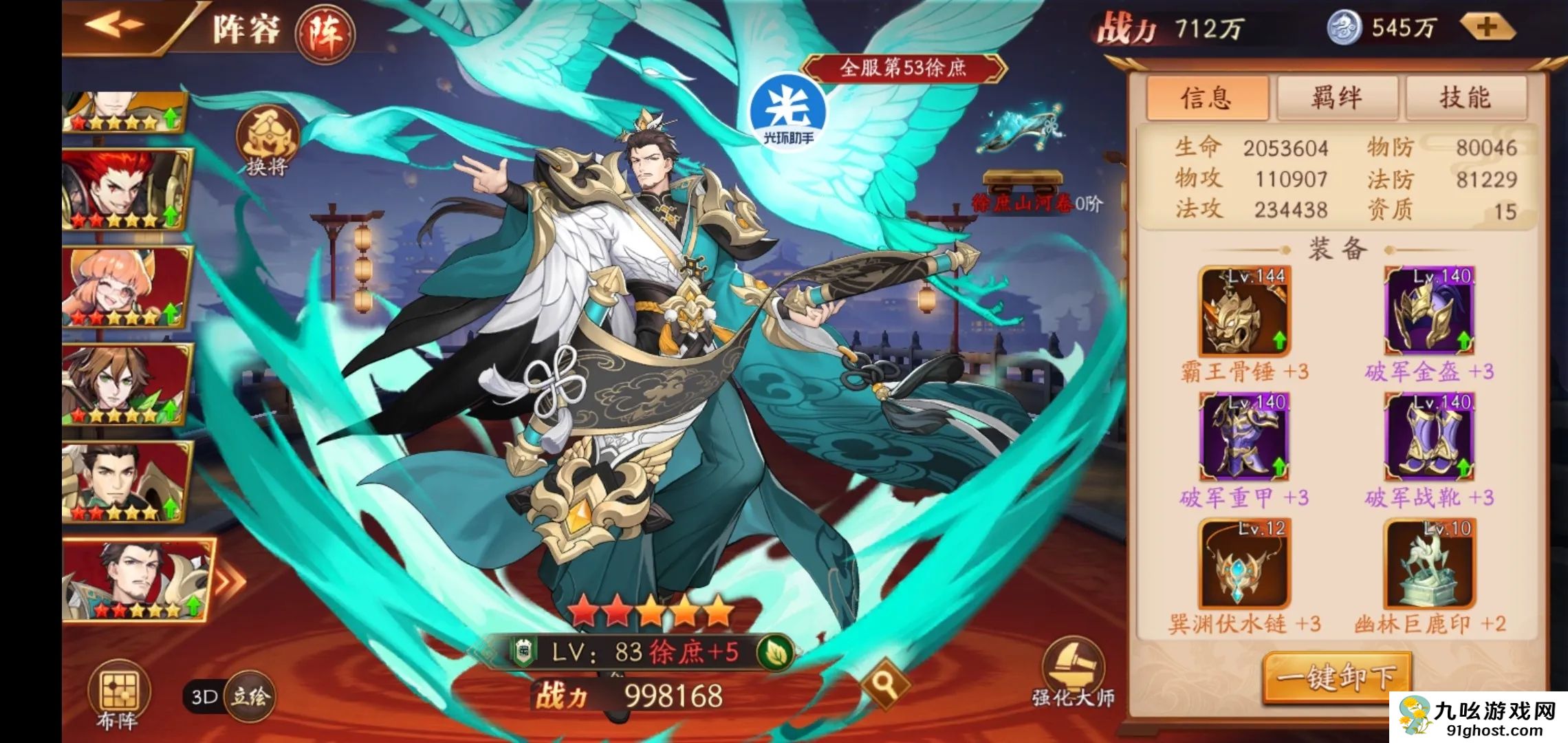Select the 破军金盔 helmet slot

pos(1429,312)
